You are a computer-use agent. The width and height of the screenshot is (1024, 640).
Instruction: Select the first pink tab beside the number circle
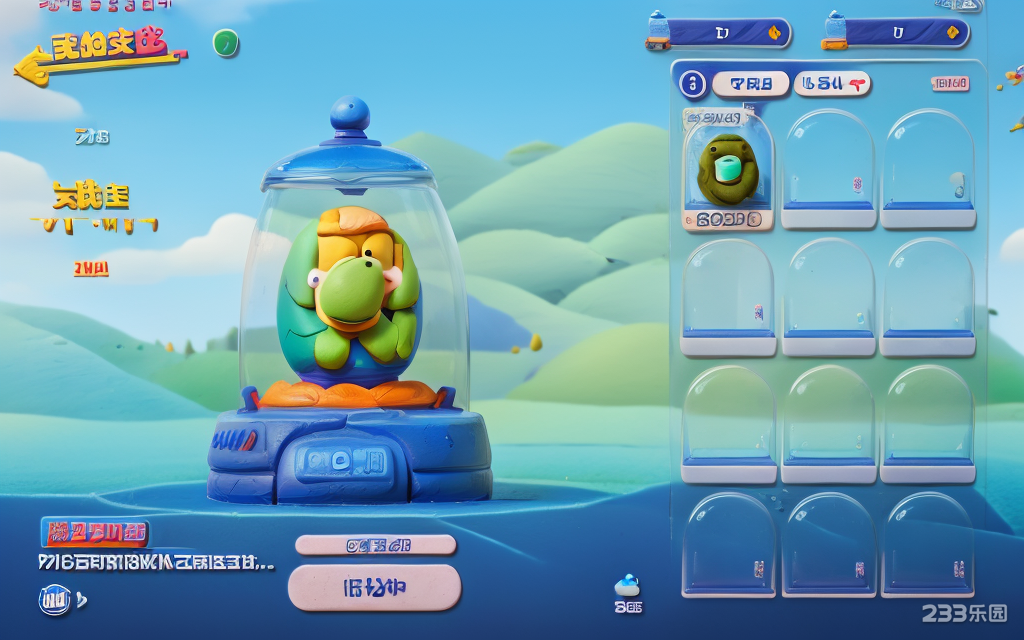coord(750,84)
